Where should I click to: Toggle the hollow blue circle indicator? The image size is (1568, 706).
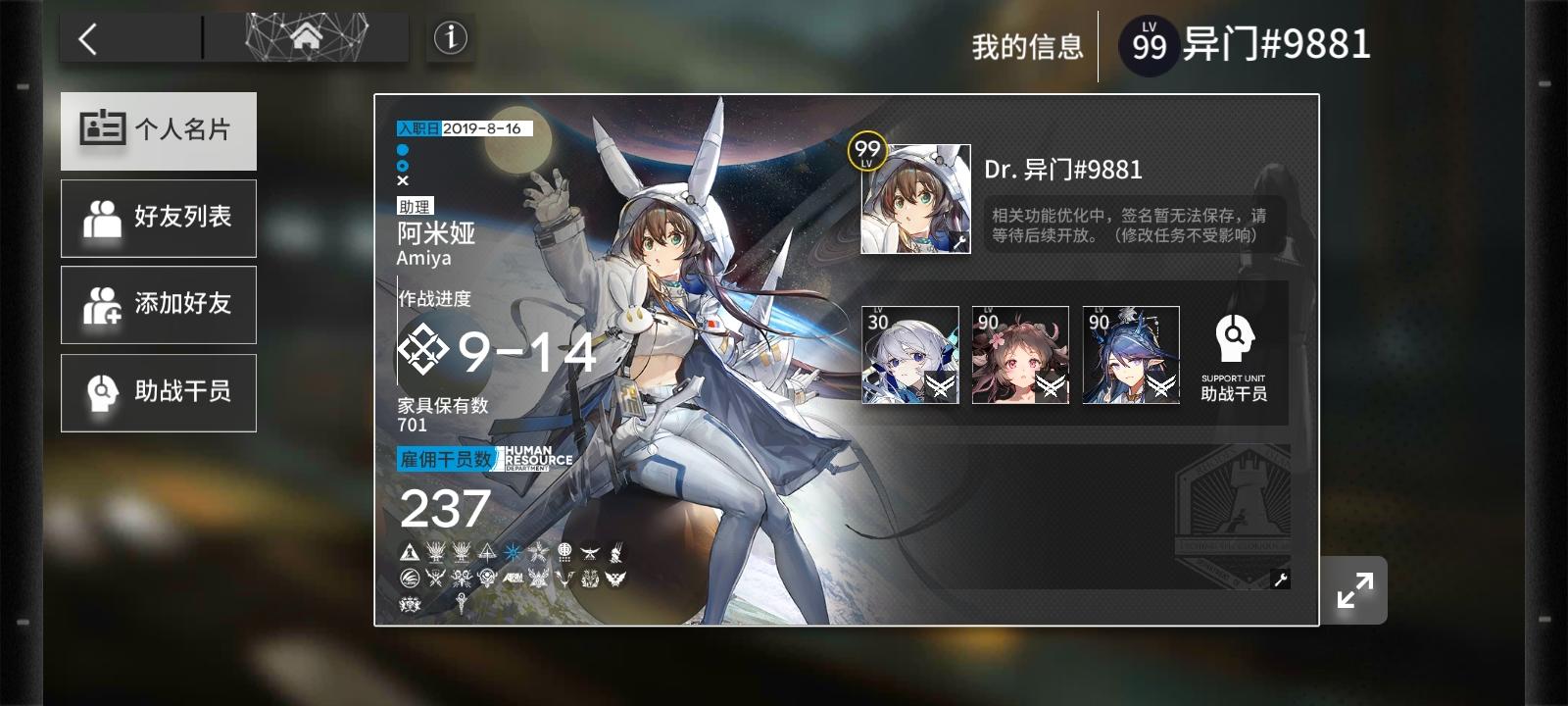[x=402, y=165]
